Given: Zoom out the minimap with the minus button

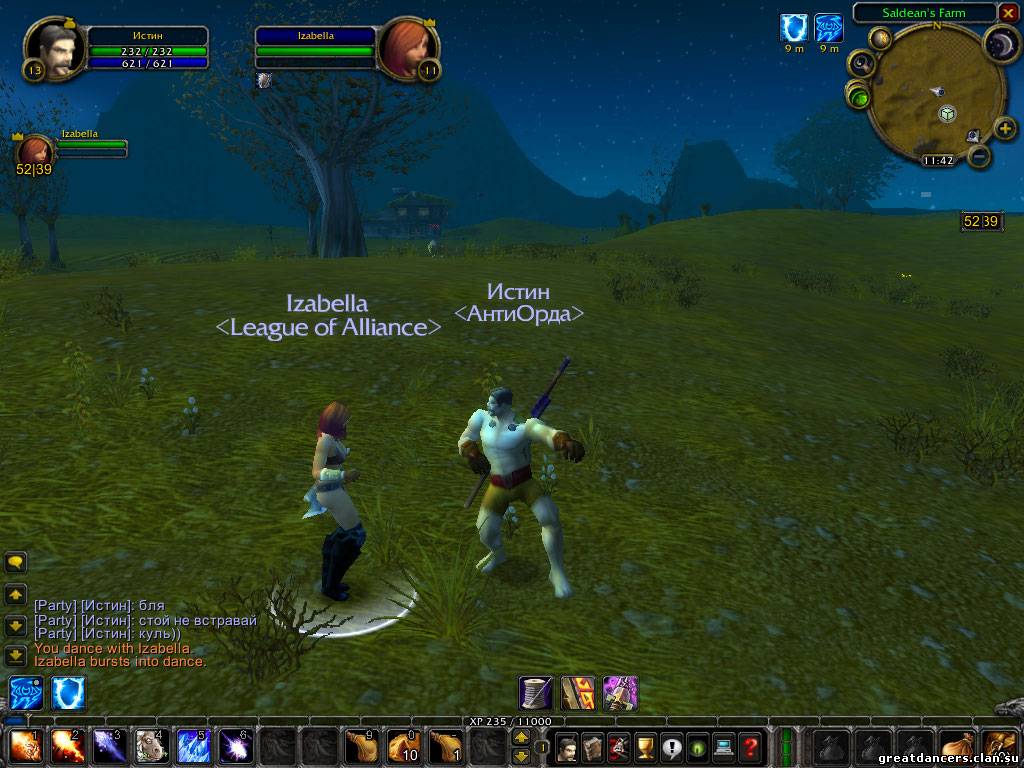Looking at the screenshot, I should [x=979, y=156].
